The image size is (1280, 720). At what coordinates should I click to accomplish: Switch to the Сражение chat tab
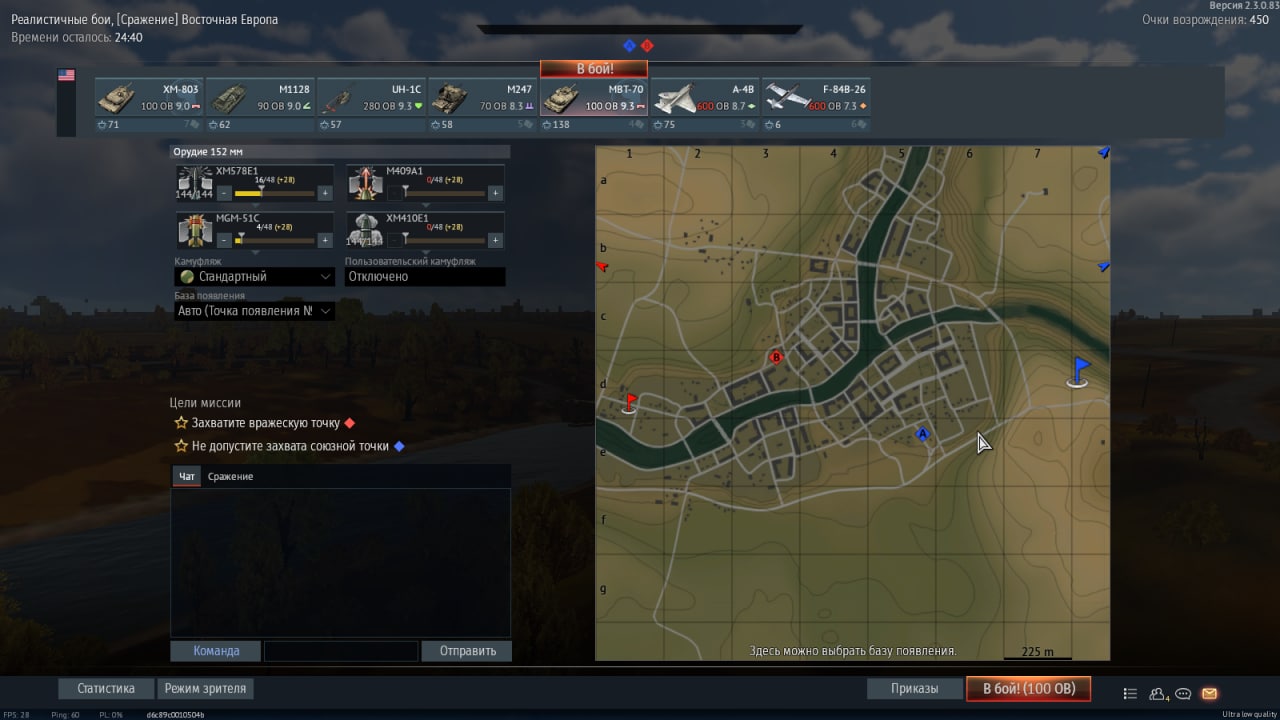[x=231, y=477]
